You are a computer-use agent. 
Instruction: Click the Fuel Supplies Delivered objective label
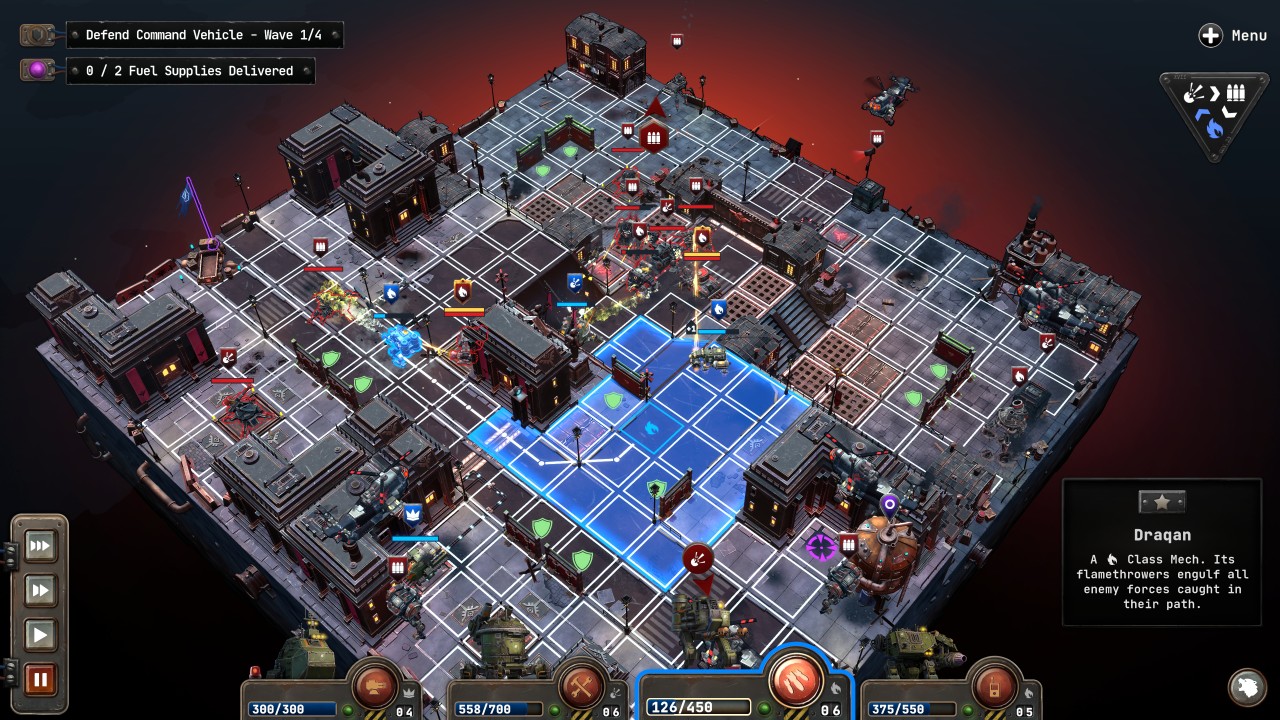coord(191,70)
